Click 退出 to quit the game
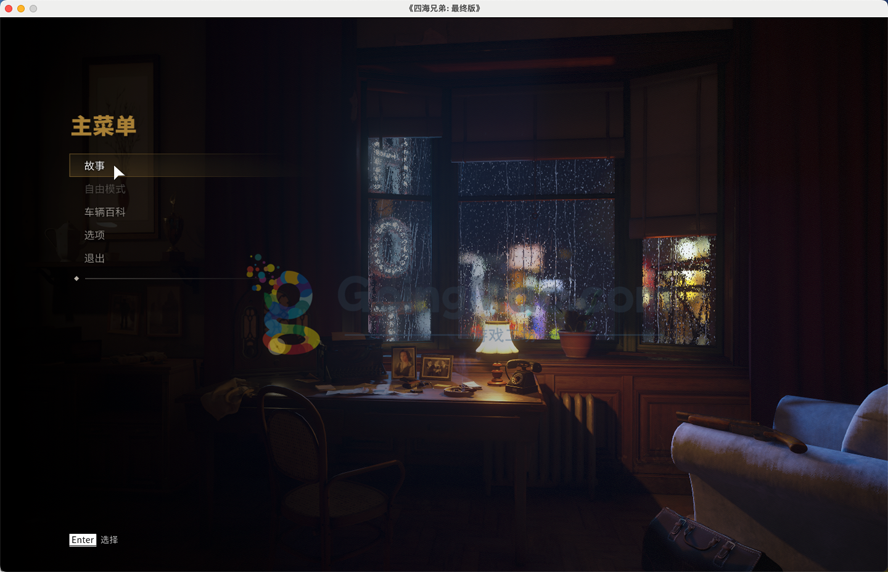This screenshot has width=888, height=572. (x=95, y=258)
